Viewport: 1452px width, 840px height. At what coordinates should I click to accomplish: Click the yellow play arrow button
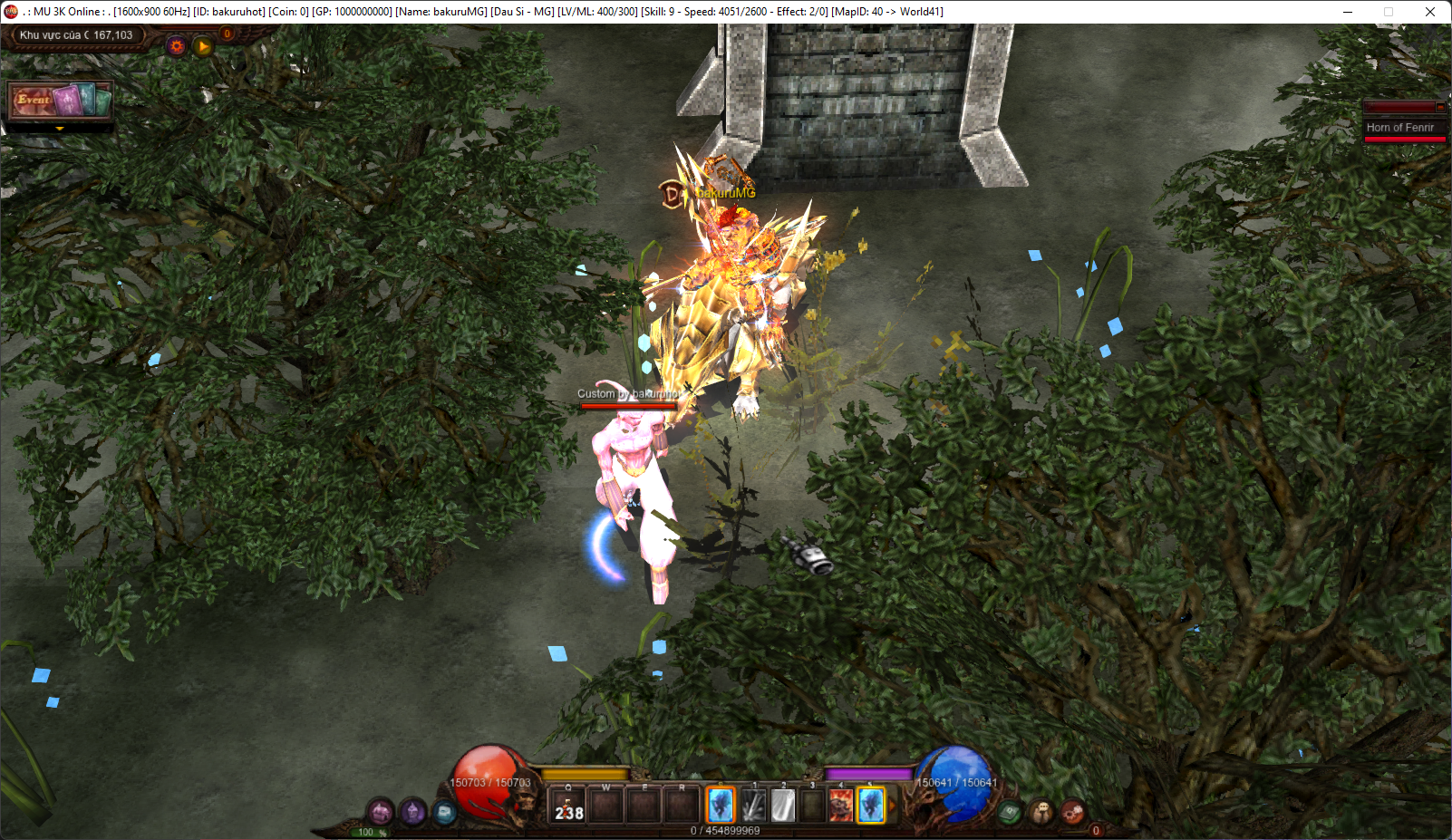pos(203,45)
